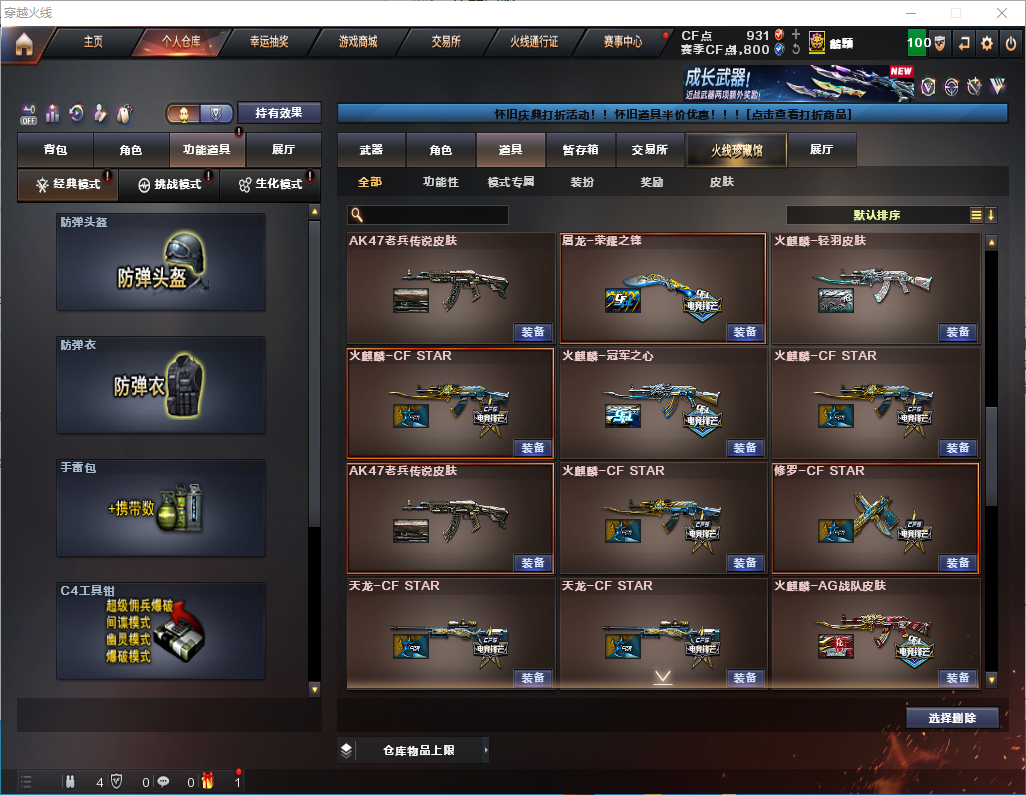Select the 展厅 tab beside 功能道具

pyautogui.click(x=284, y=150)
